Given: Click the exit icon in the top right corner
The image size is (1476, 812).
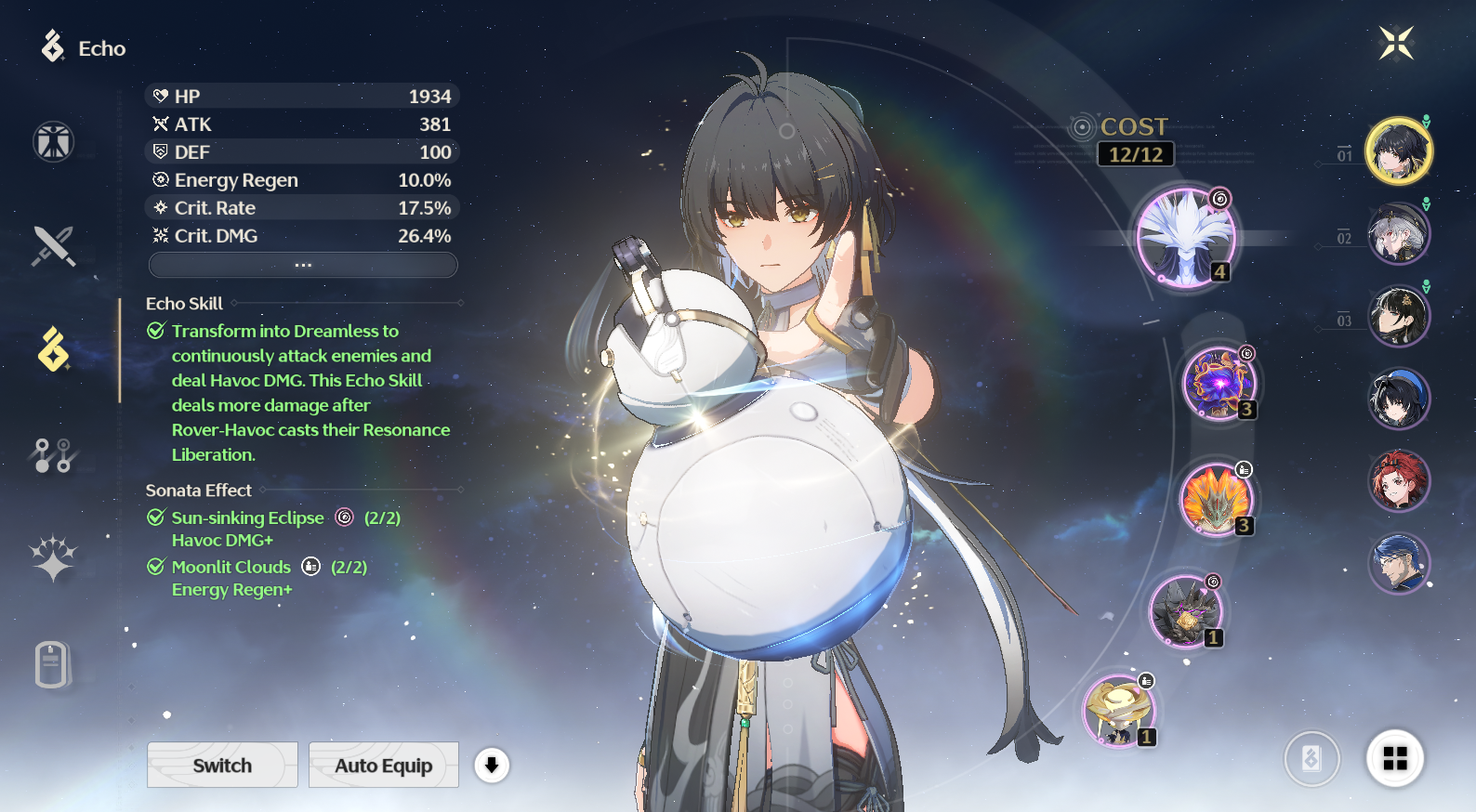Looking at the screenshot, I should pos(1397,44).
